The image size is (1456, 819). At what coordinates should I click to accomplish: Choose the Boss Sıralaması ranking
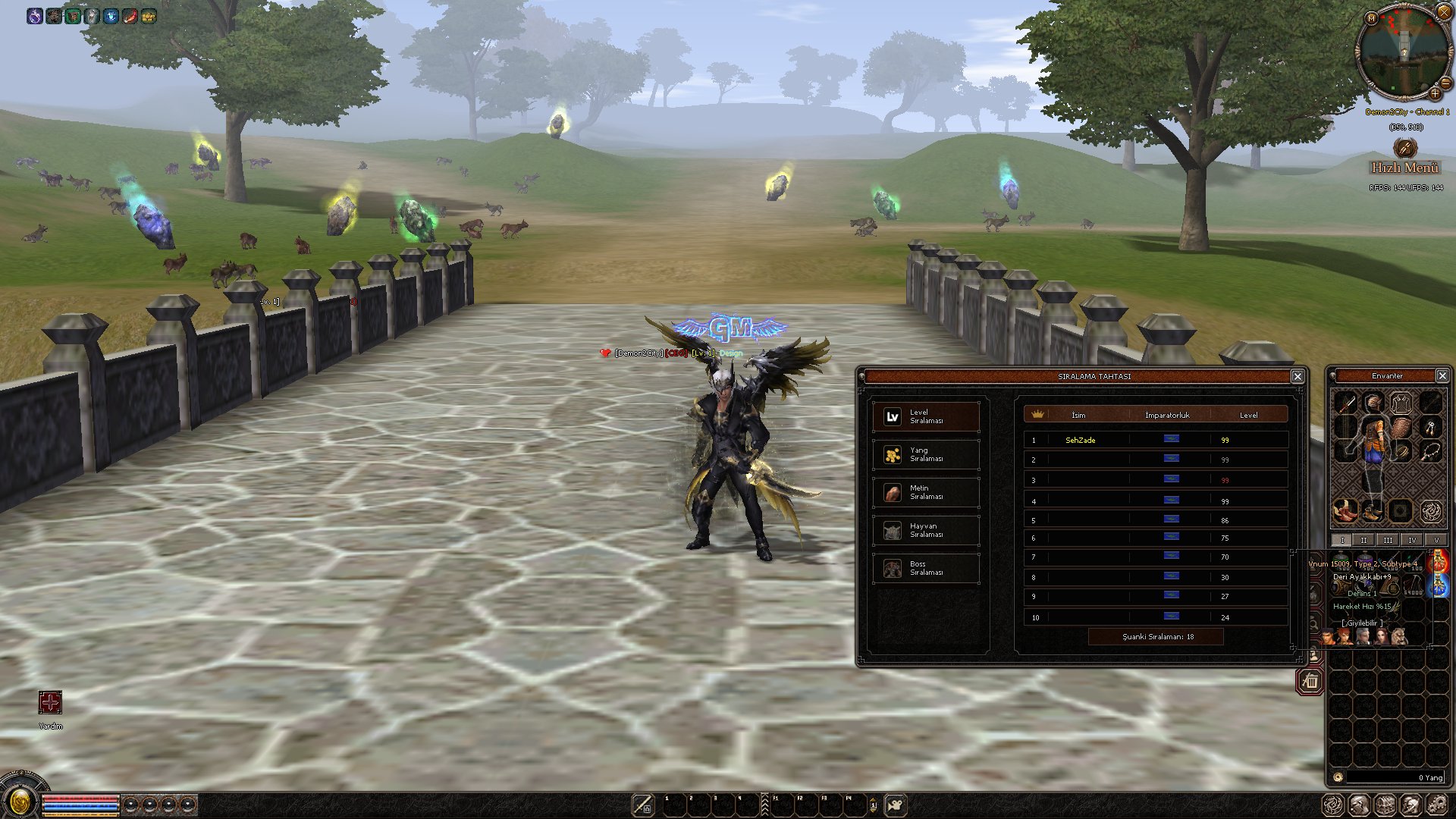pyautogui.click(x=926, y=568)
